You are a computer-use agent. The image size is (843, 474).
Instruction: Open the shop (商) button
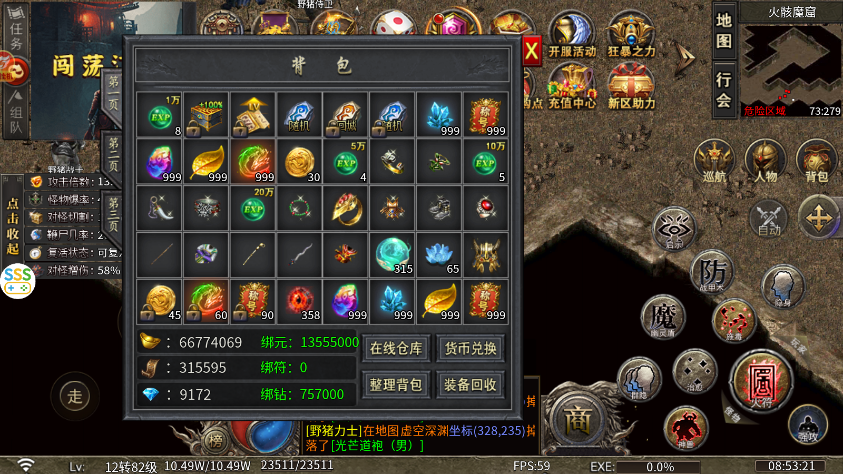tap(577, 416)
